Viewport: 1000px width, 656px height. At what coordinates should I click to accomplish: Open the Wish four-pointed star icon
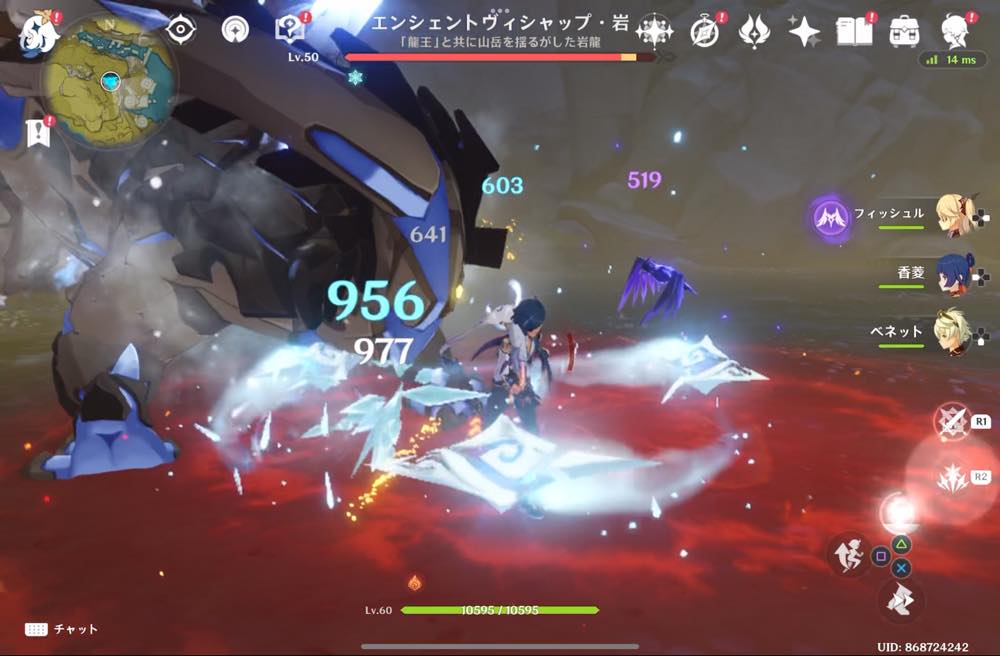pyautogui.click(x=804, y=32)
